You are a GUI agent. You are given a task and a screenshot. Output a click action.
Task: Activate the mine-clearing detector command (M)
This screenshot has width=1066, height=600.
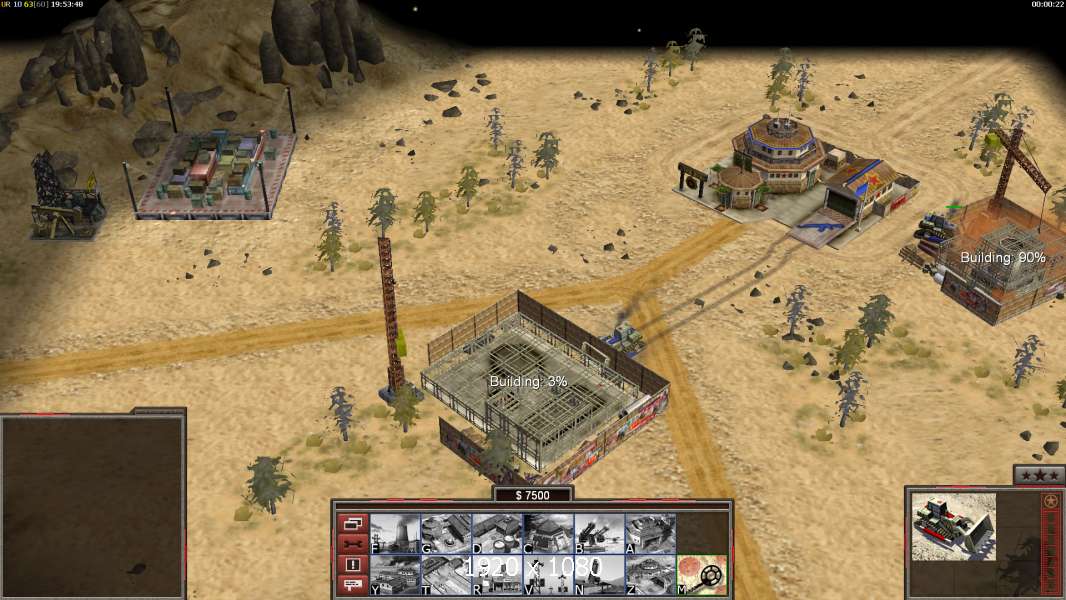pos(701,574)
